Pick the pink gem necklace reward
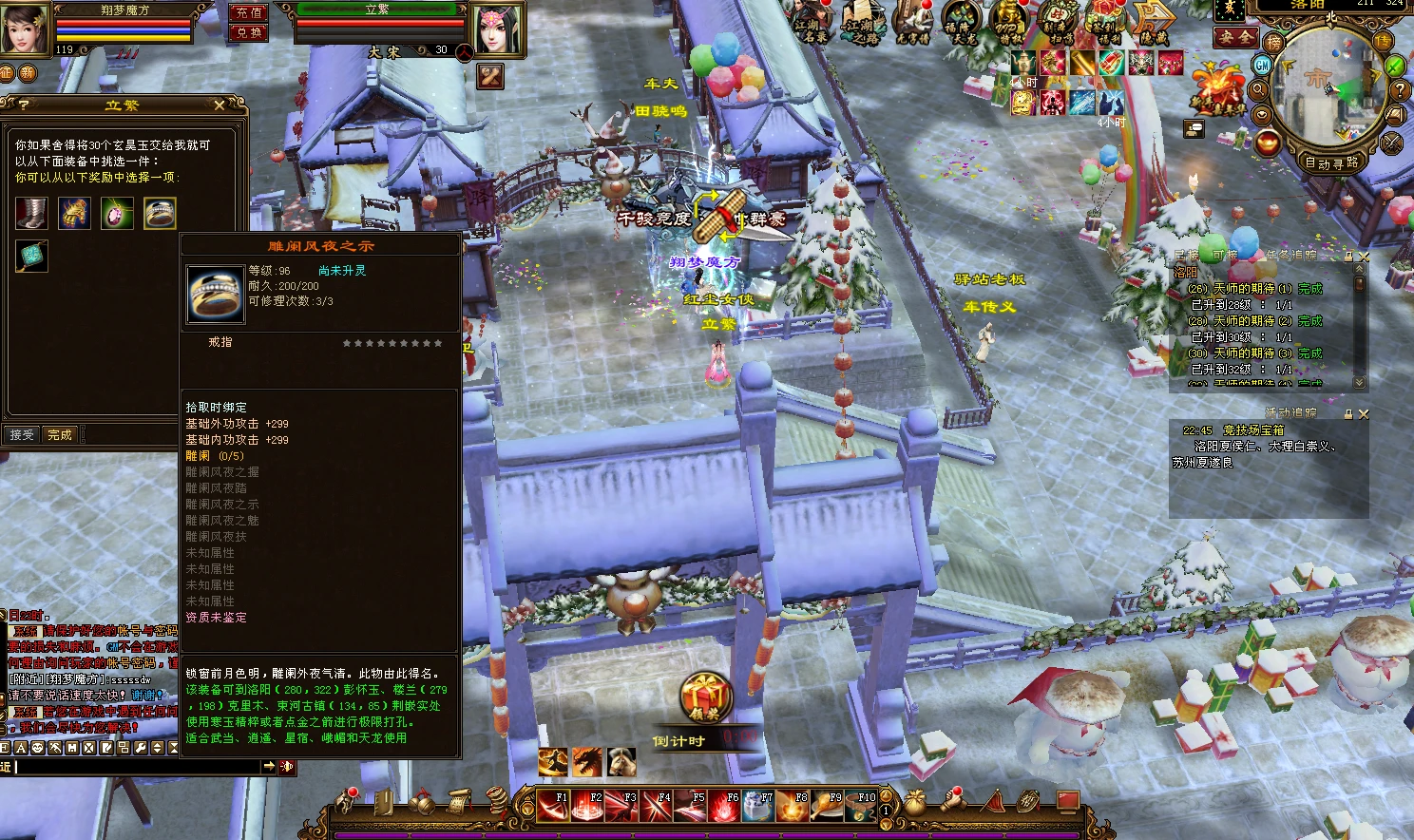 117,213
